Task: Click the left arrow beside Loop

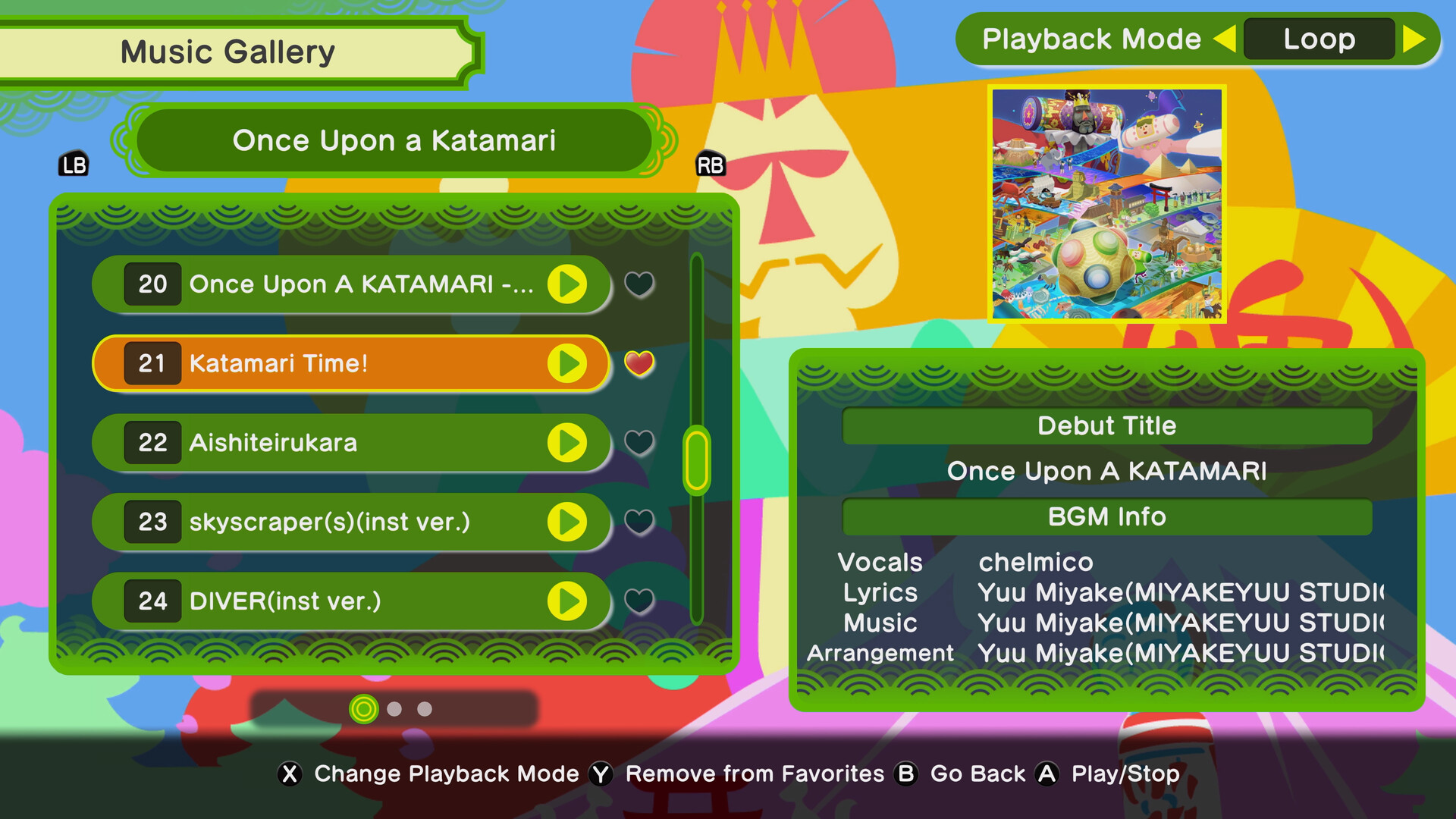Action: (1228, 39)
